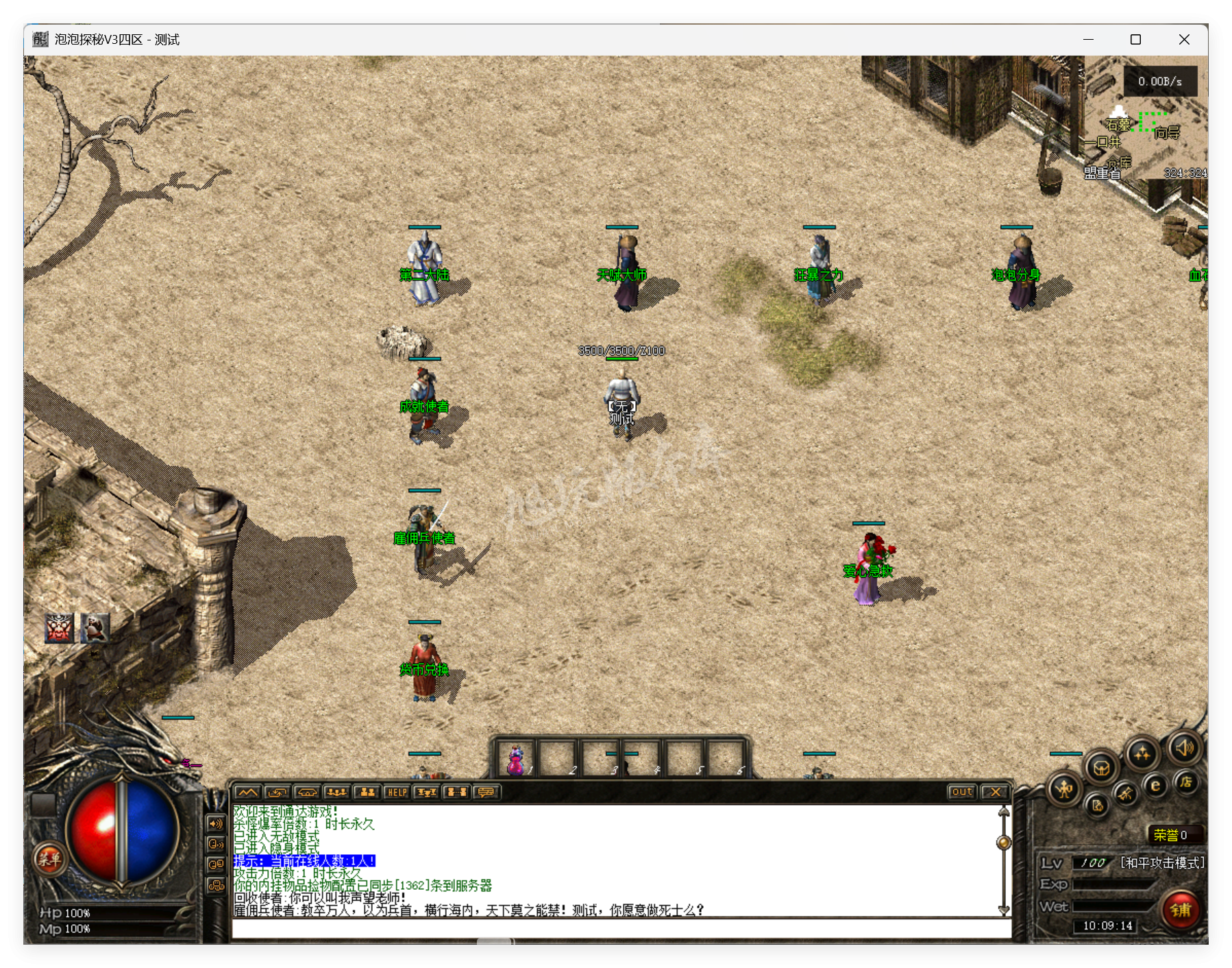Click the circular 'e' icon on right panel
This screenshot has width=1232, height=968.
[x=1155, y=786]
